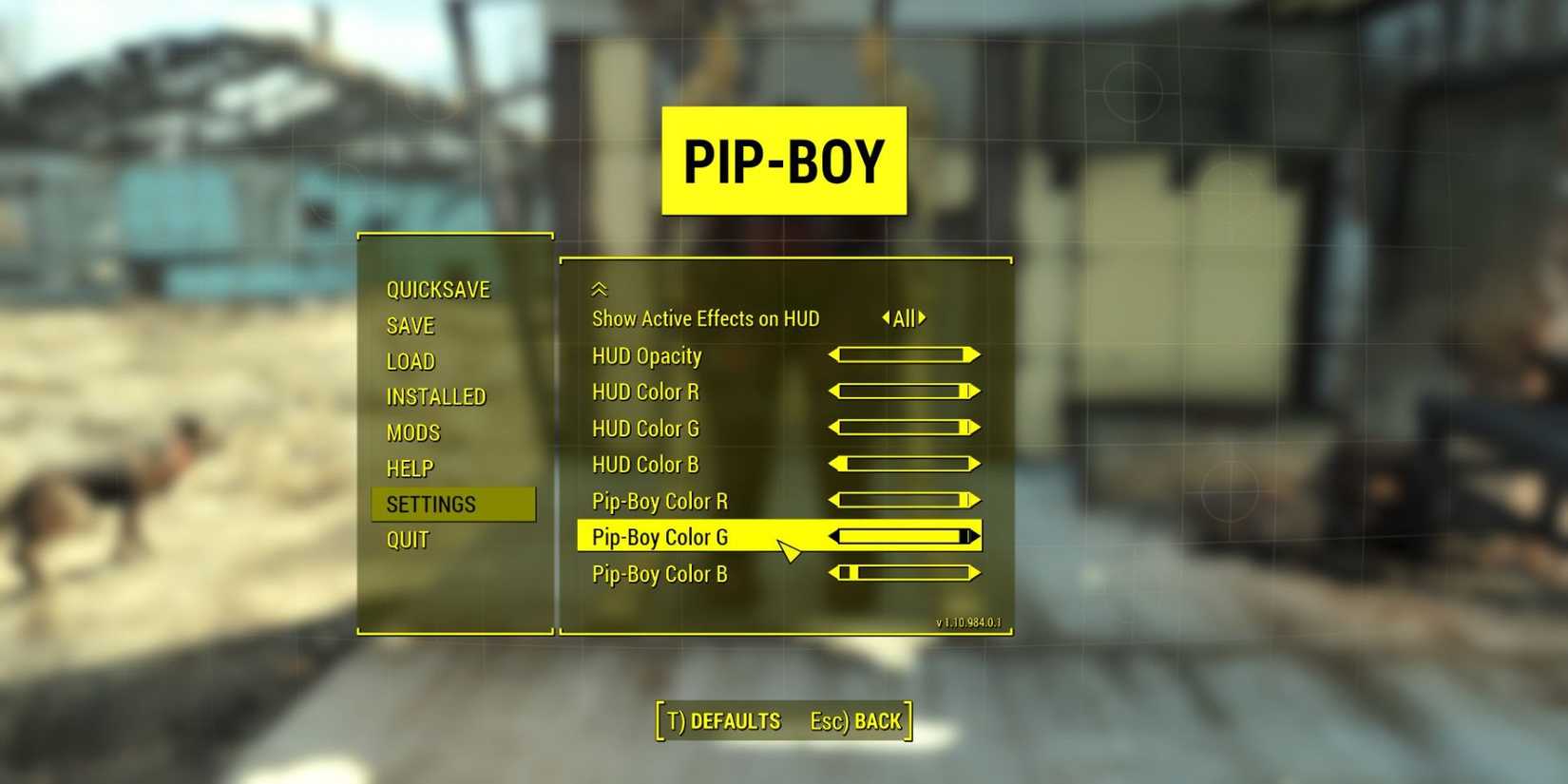Select HELP from the sidebar menu
Viewport: 1568px width, 784px height.
410,468
